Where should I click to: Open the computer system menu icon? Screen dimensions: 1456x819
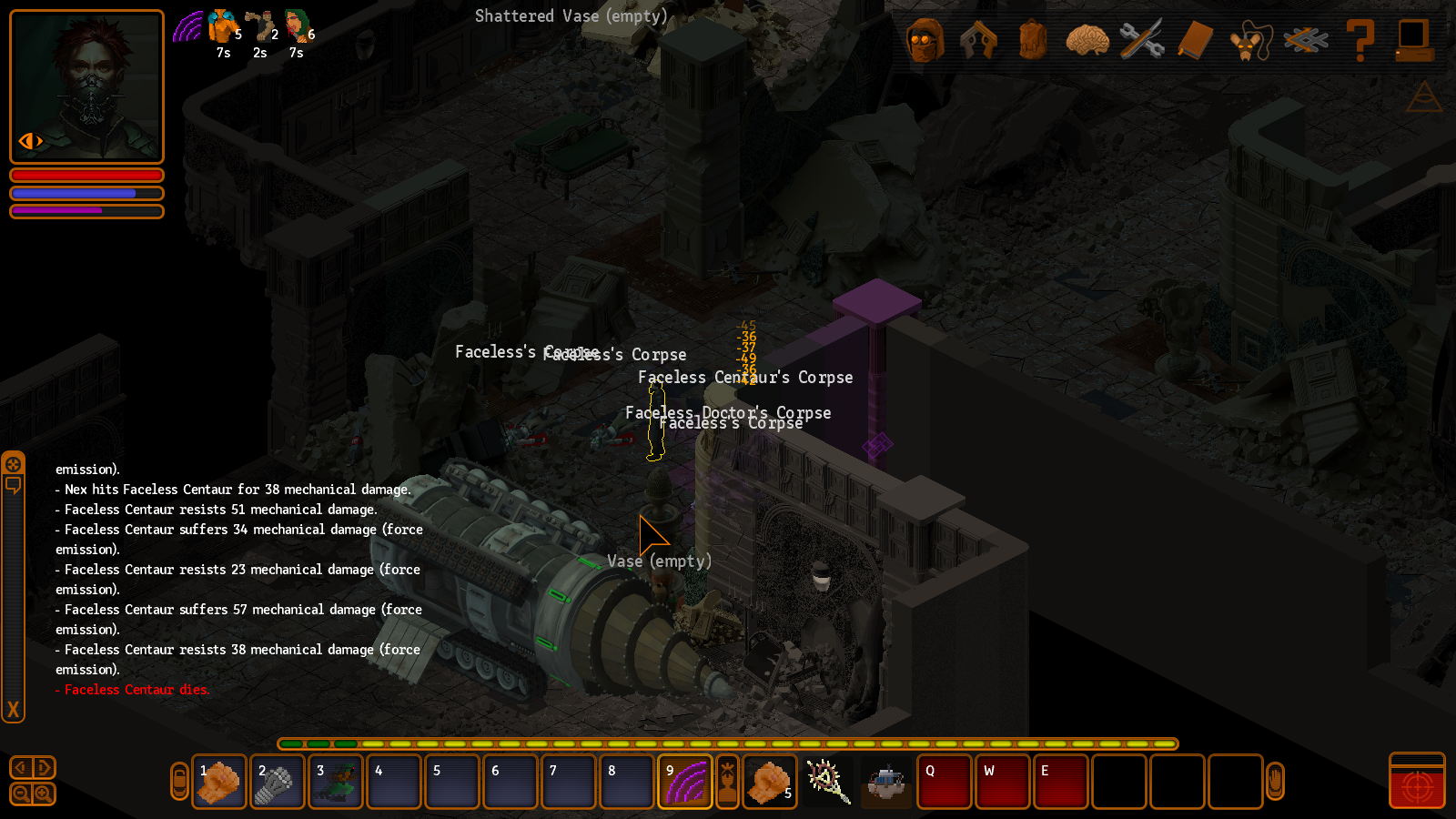click(1414, 41)
